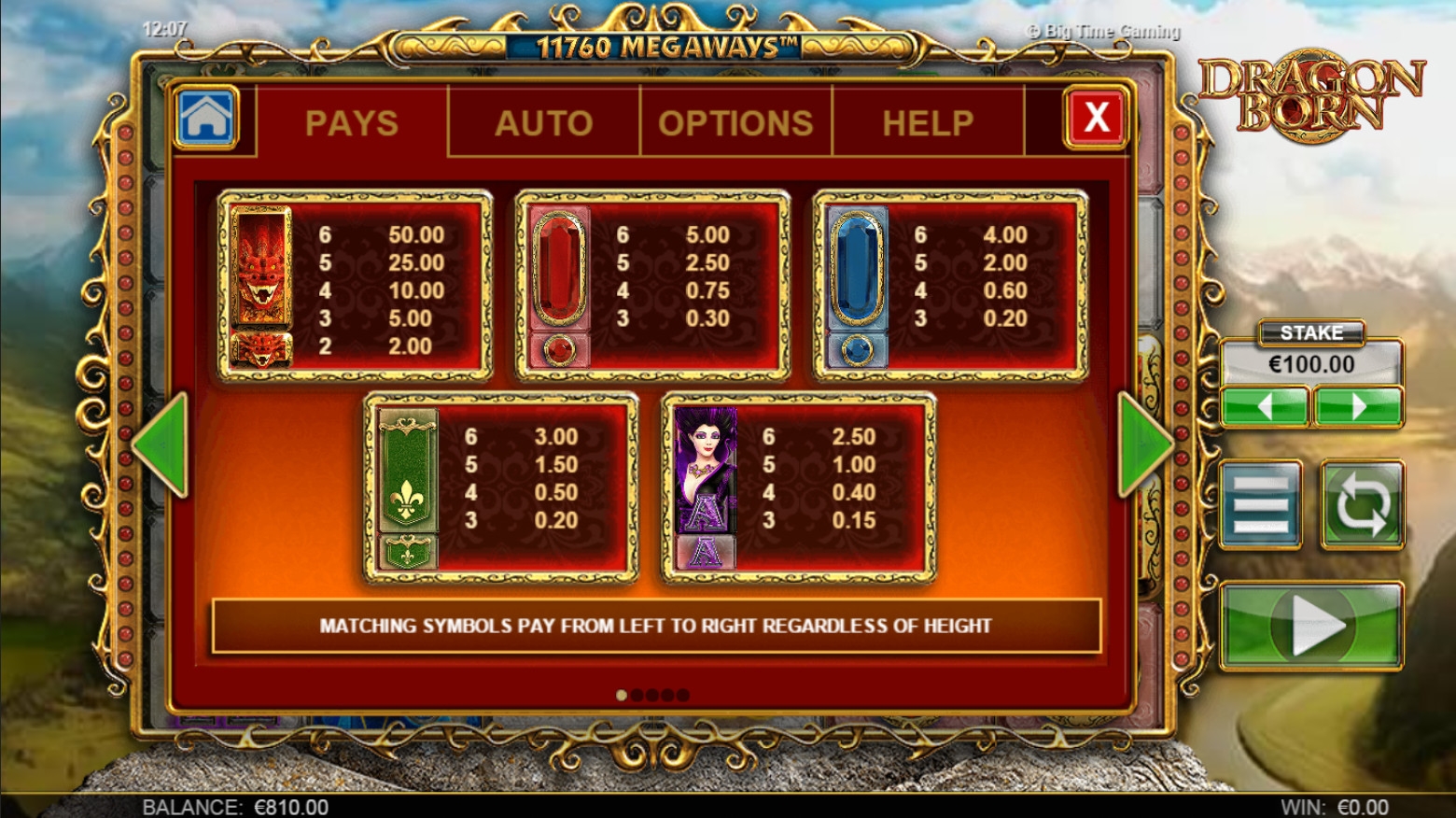Image resolution: width=1456 pixels, height=818 pixels.
Task: Switch to the PAYS tab
Action: coord(352,122)
